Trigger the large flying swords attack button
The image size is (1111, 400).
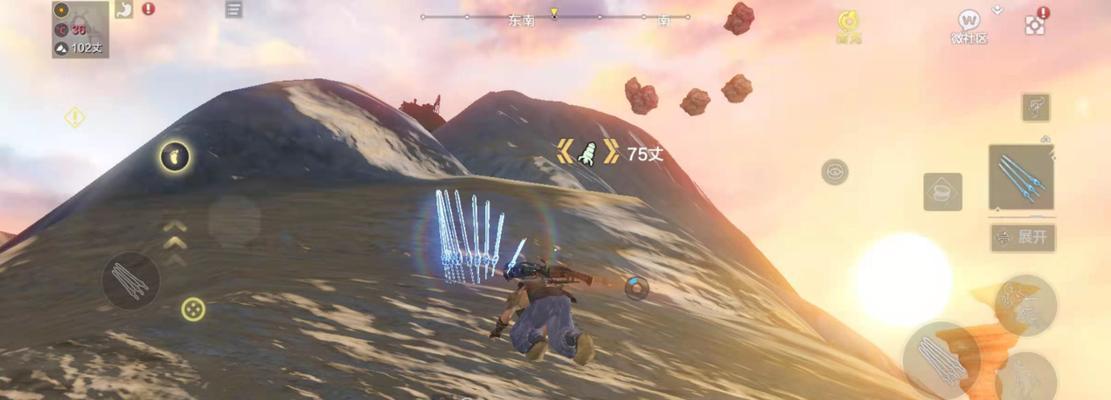tap(940, 360)
